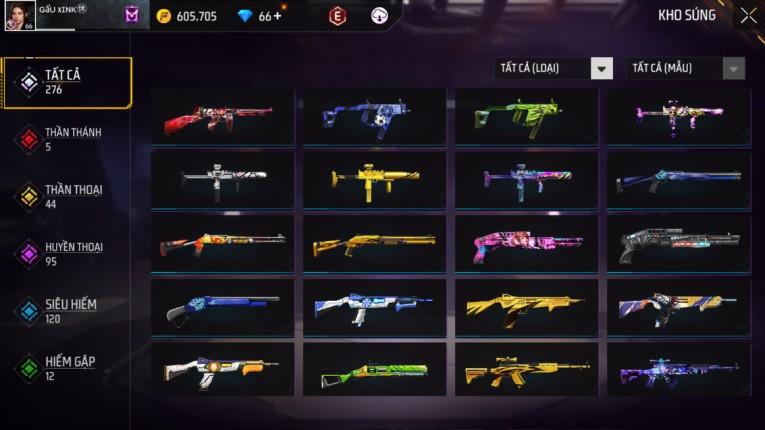Image resolution: width=765 pixels, height=430 pixels.
Task: Expand the Tất Cả (Mẫu) dropdown
Action: 685,68
